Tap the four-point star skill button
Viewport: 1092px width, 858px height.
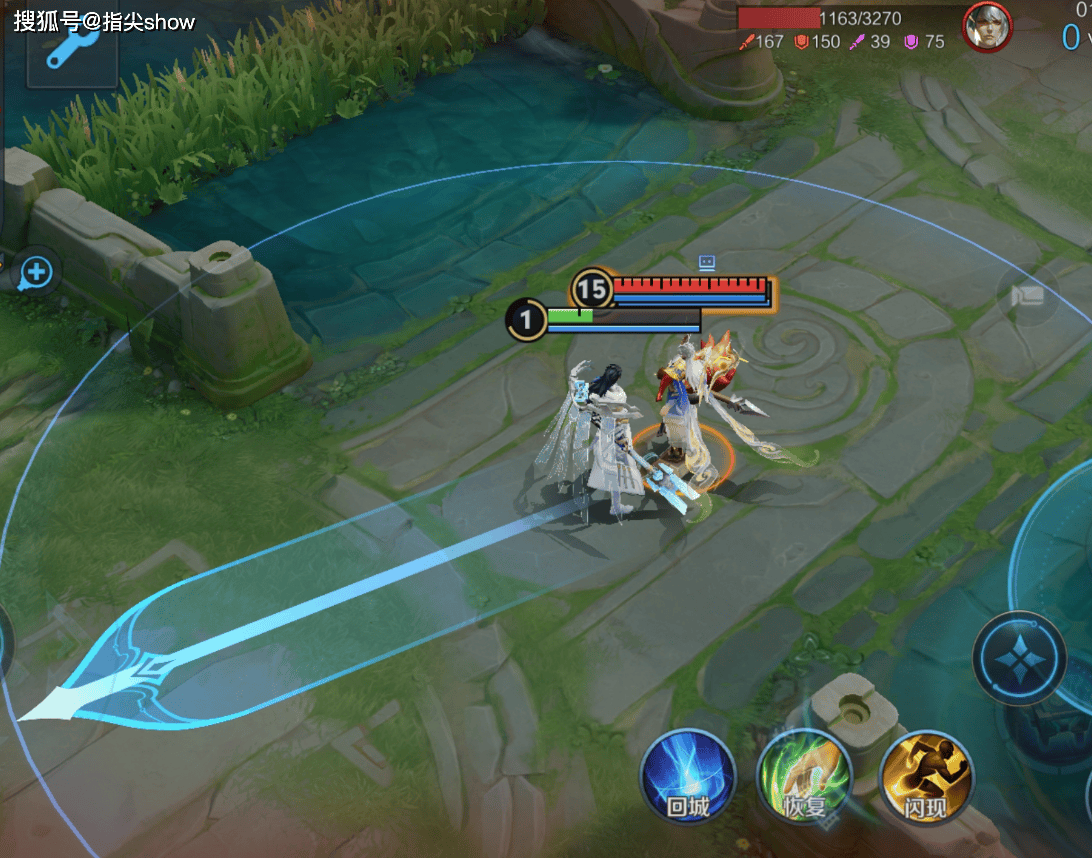1019,659
